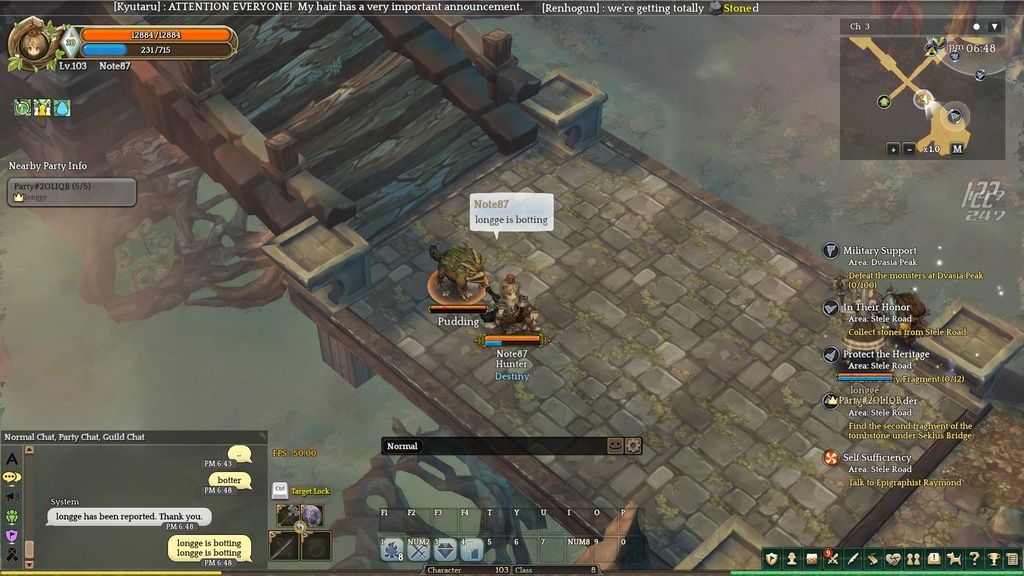Viewport: 1024px width, 576px height.
Task: Select the Party#2O1IQB nearby party entry
Action: point(71,191)
